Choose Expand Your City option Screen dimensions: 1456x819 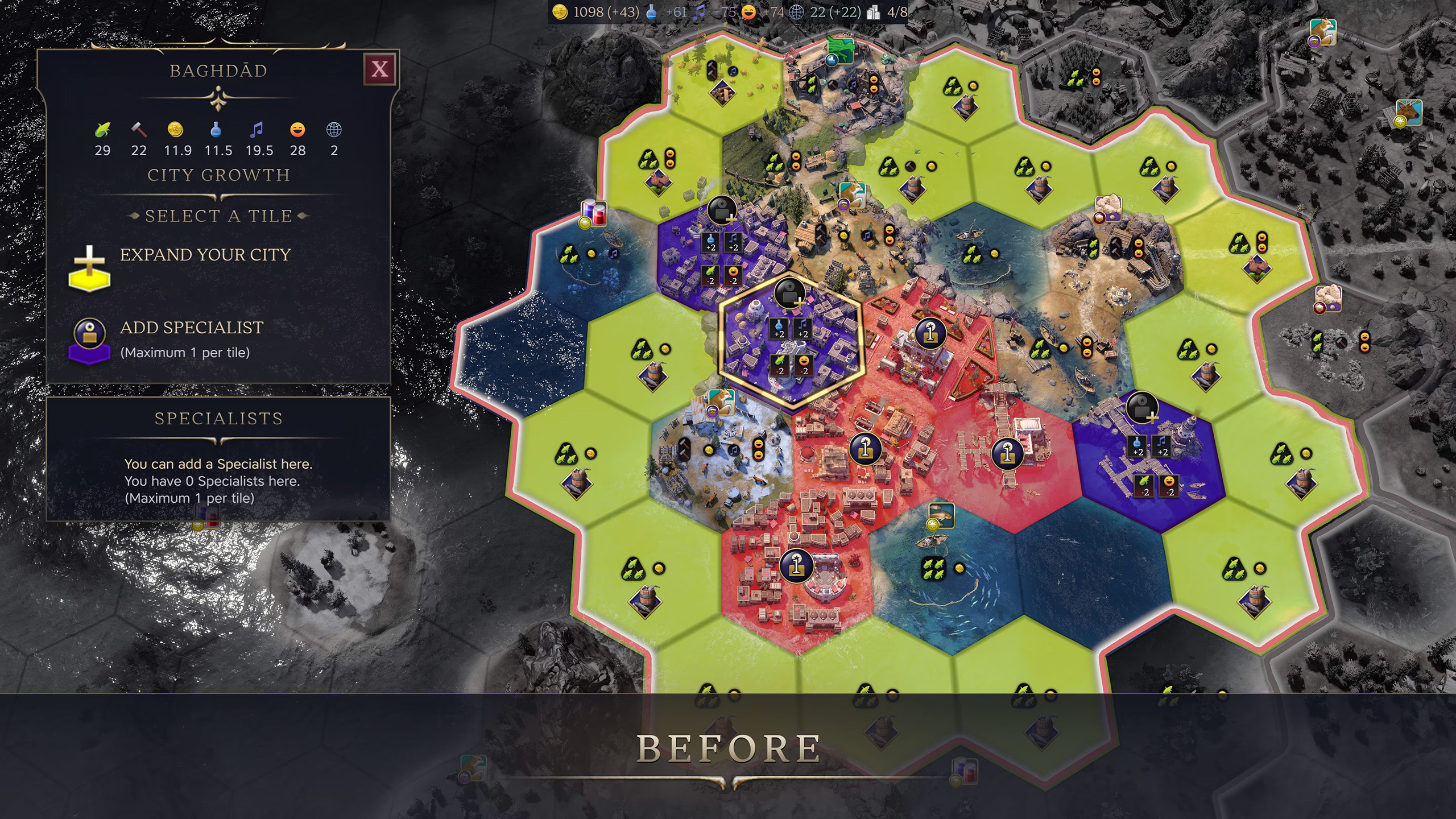pyautogui.click(x=205, y=255)
